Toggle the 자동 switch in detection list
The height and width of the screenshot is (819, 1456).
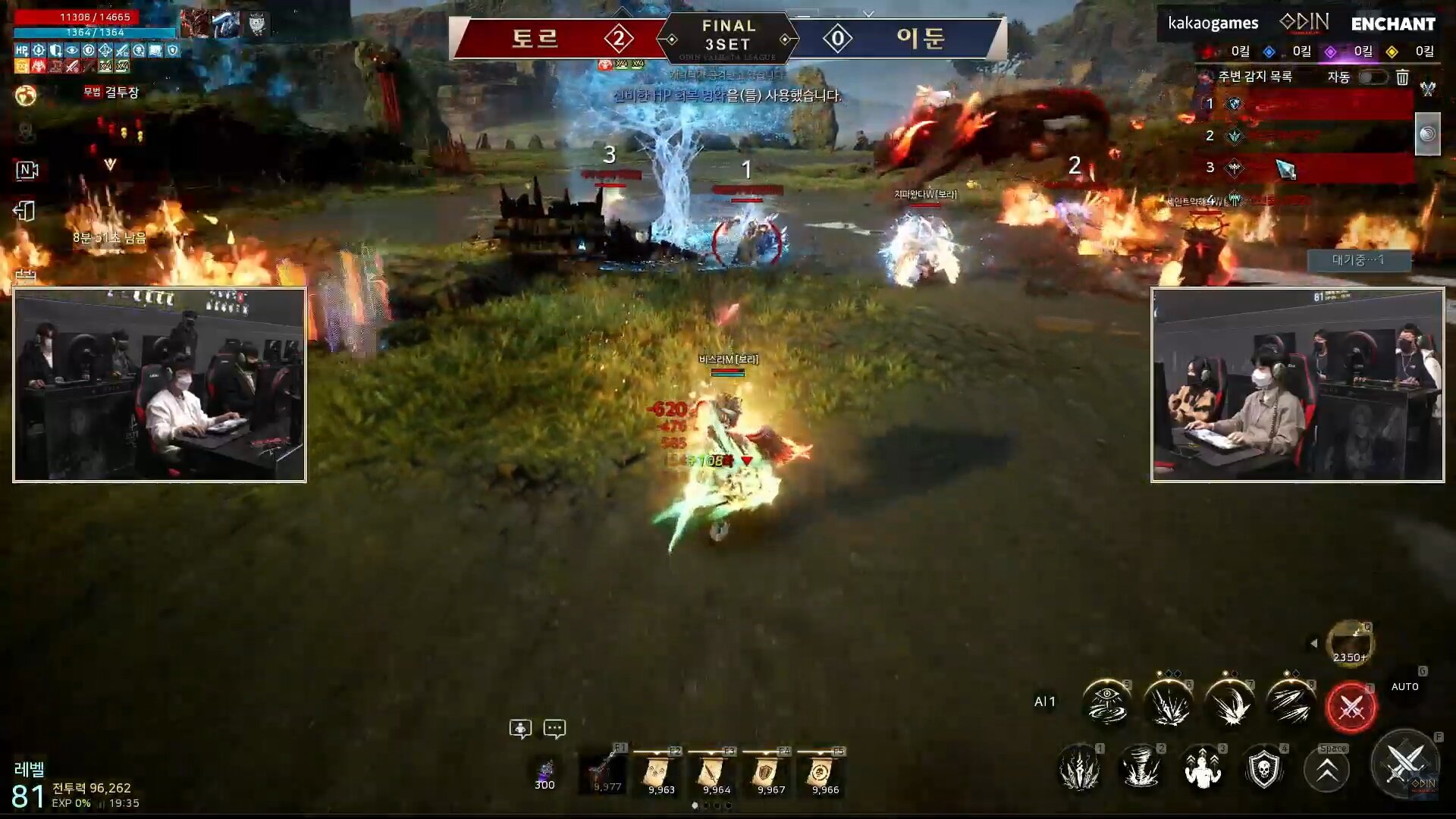[x=1373, y=77]
